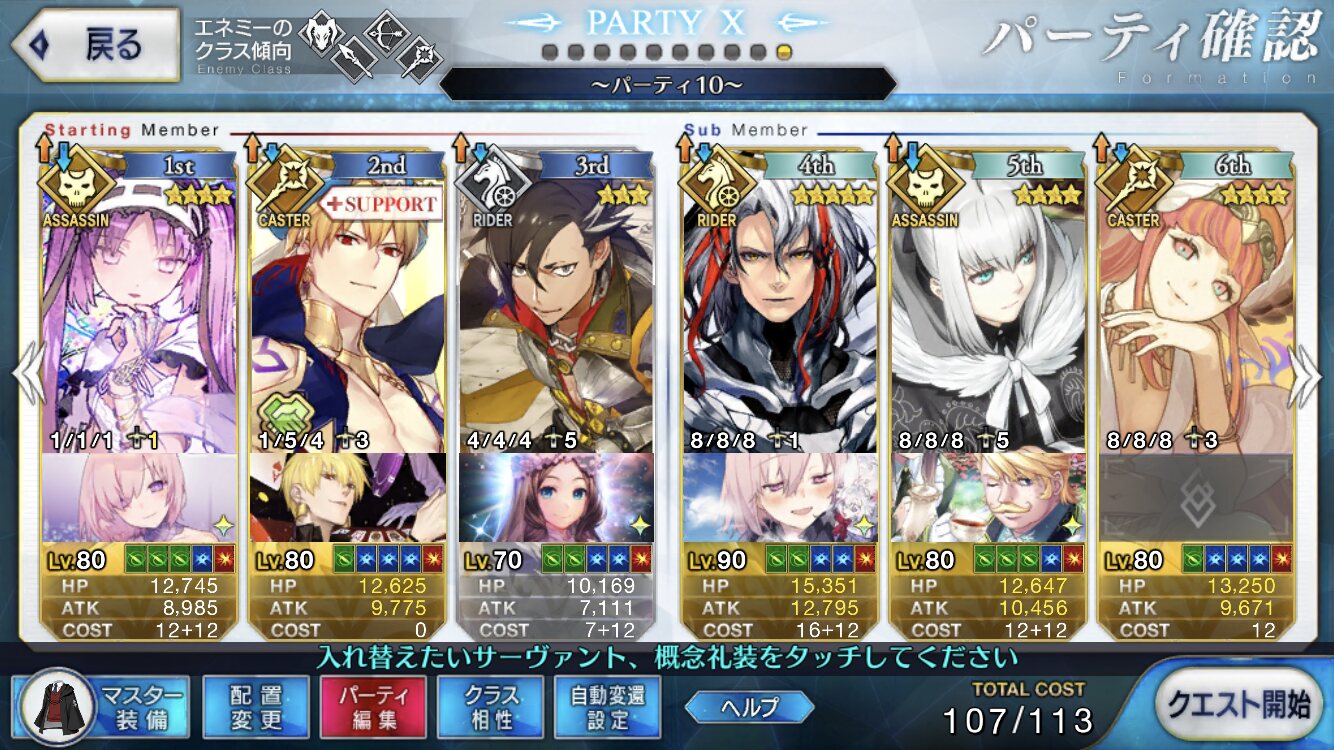Select the 2nd slot support Caster card
1334x750 pixels.
(x=348, y=310)
